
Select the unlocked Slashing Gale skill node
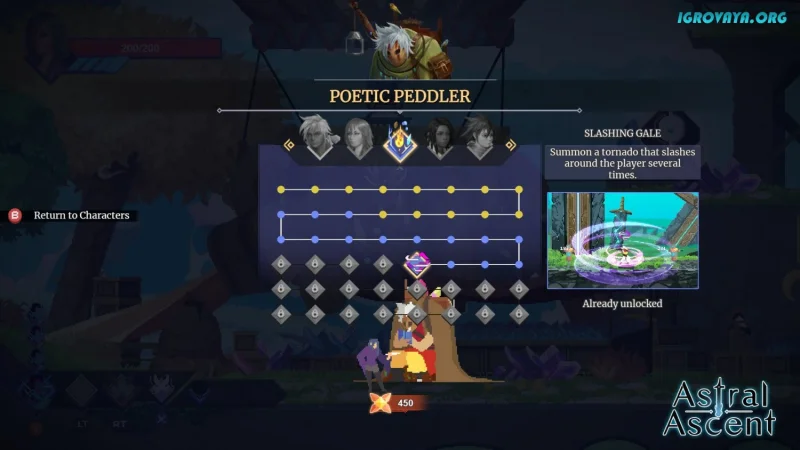click(417, 264)
